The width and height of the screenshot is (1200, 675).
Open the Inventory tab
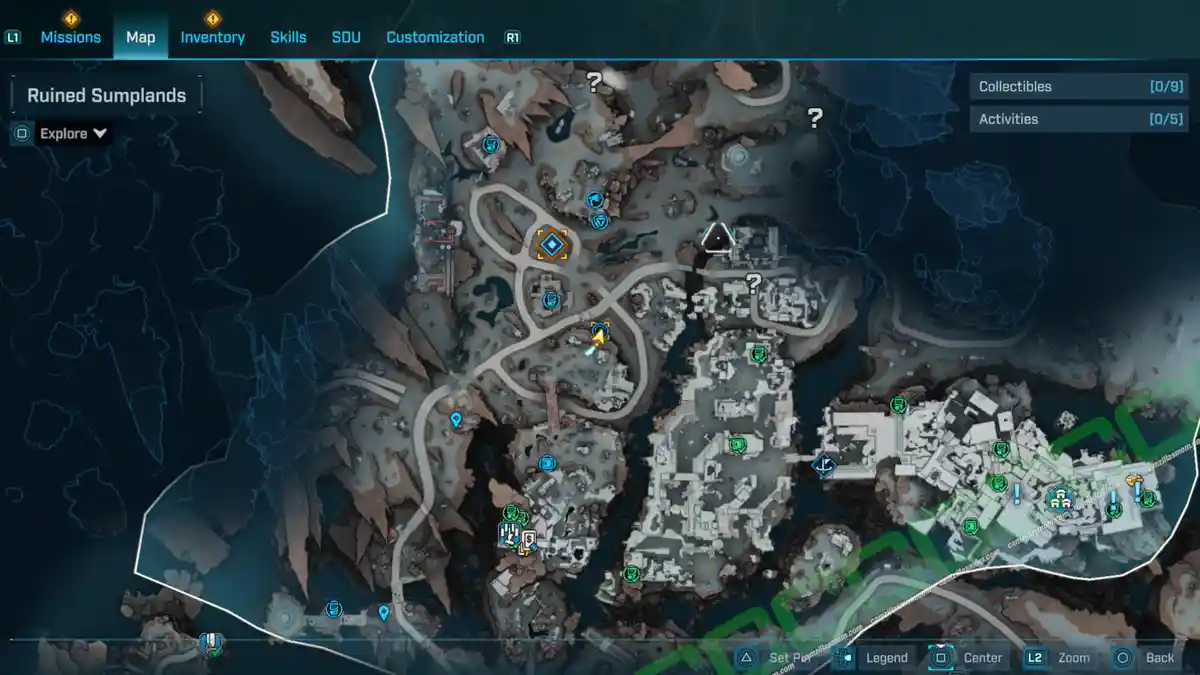[212, 37]
